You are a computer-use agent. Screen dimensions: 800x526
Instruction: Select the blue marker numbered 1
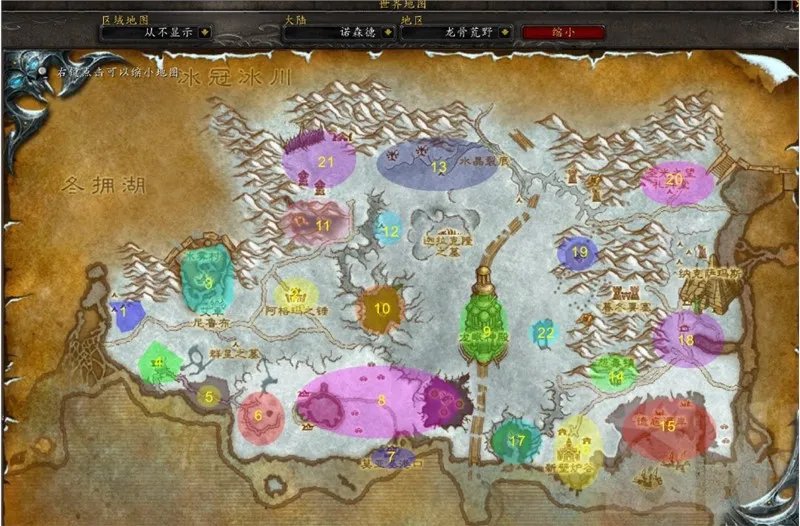click(x=125, y=313)
